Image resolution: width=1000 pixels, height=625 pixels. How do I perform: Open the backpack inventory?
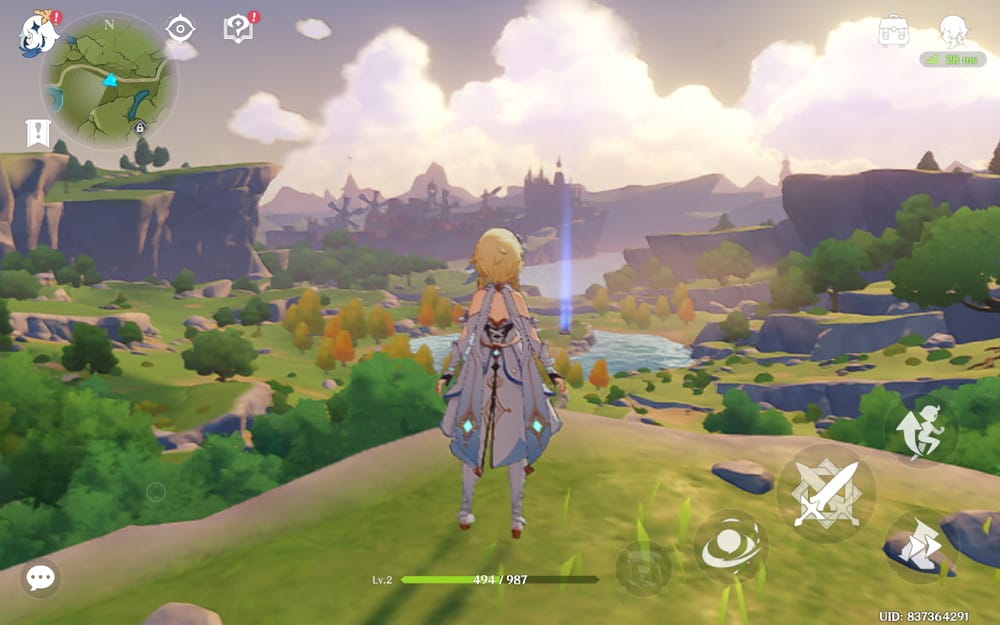click(x=893, y=31)
